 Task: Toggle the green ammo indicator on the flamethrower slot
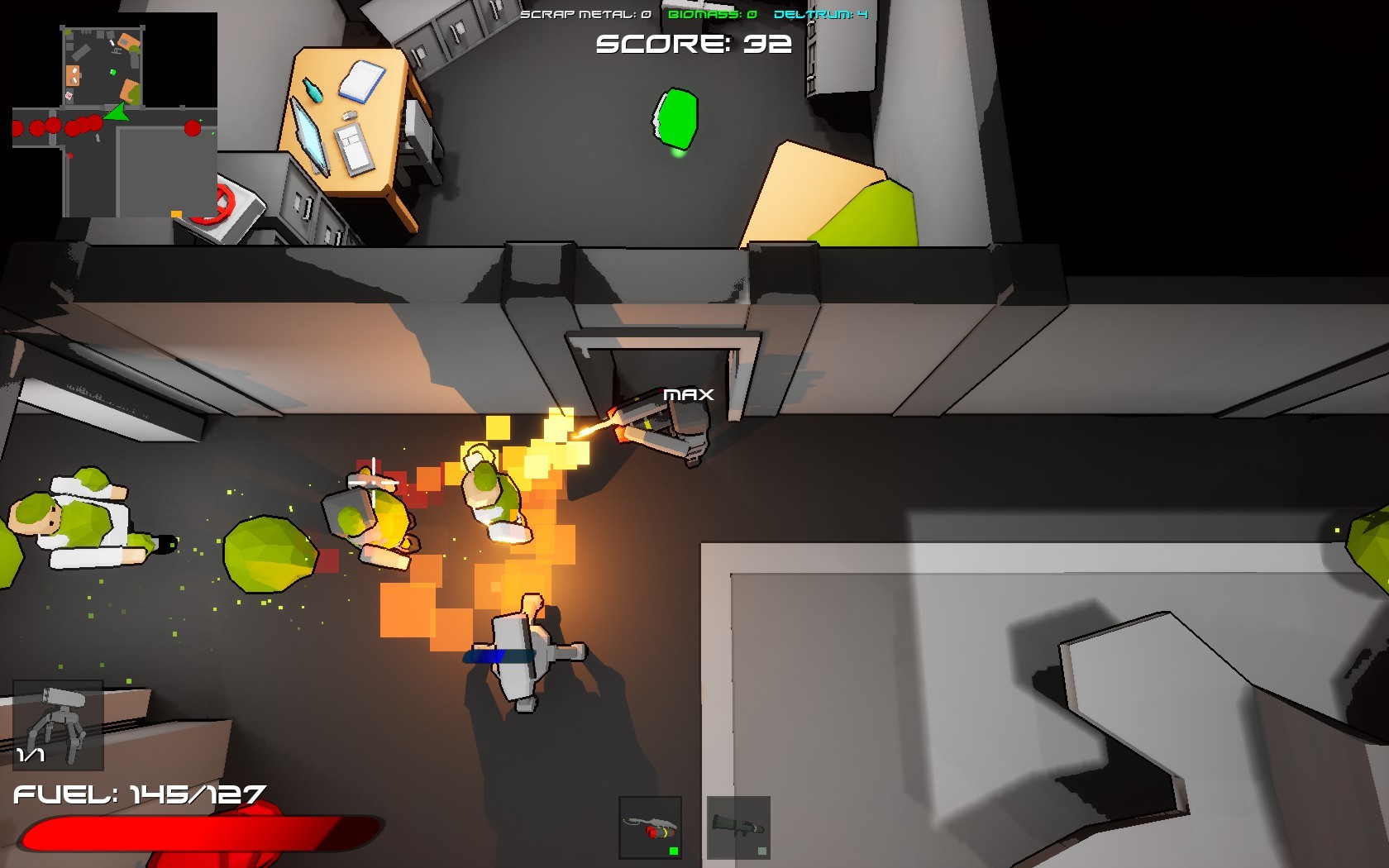[x=674, y=851]
